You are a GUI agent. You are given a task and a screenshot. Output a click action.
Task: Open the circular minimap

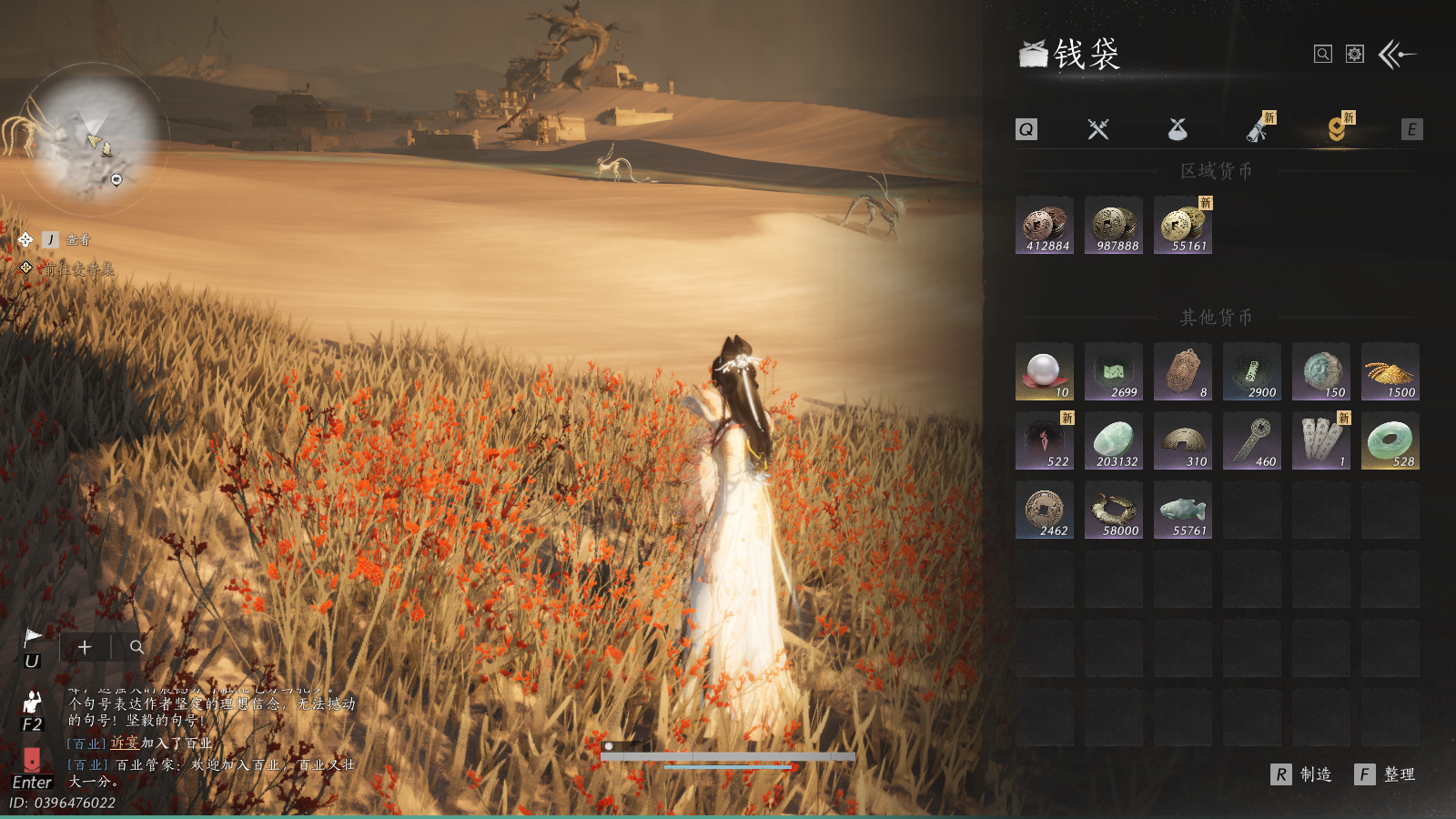point(94,138)
